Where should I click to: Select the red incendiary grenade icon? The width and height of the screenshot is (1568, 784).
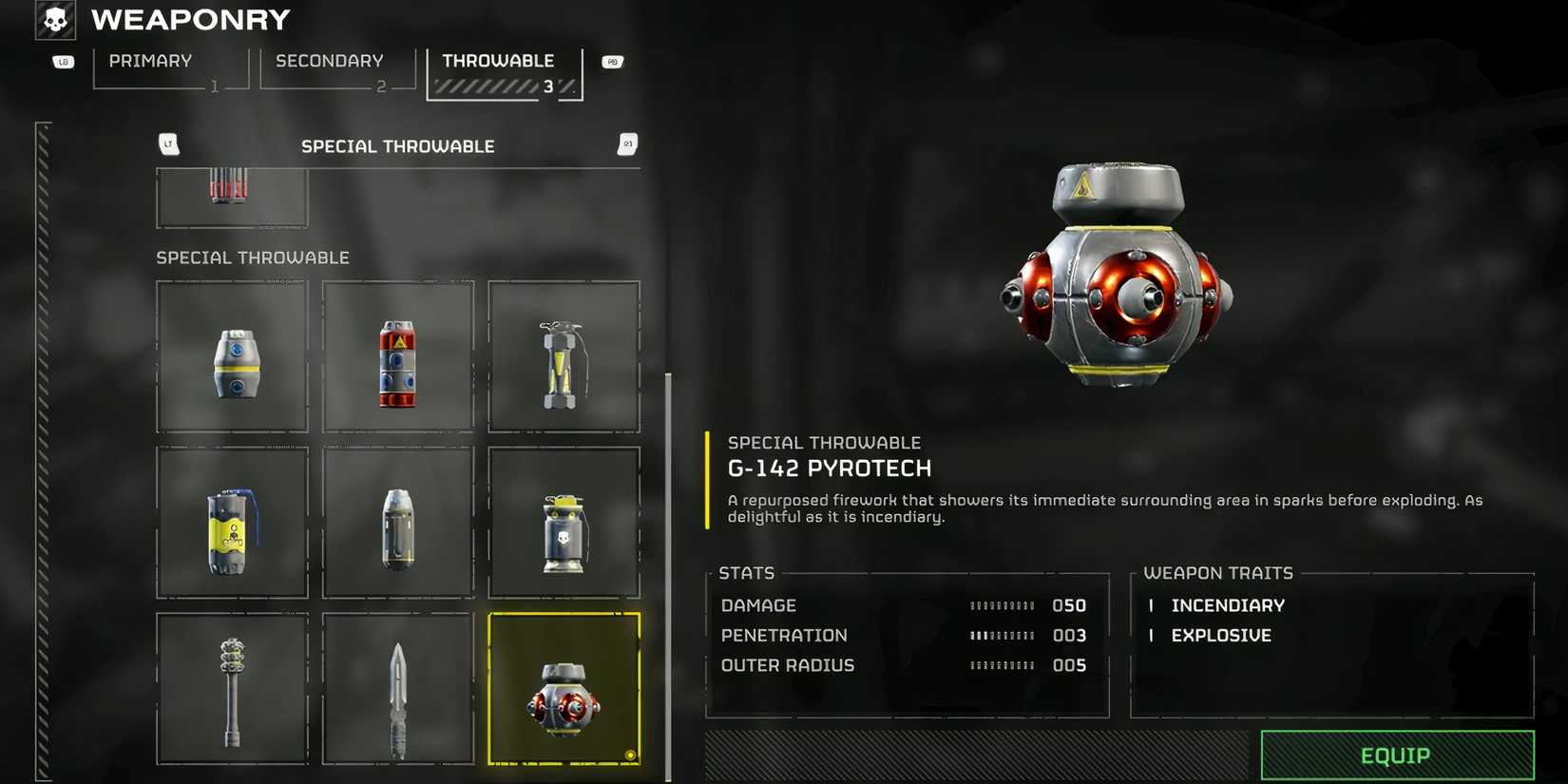397,356
